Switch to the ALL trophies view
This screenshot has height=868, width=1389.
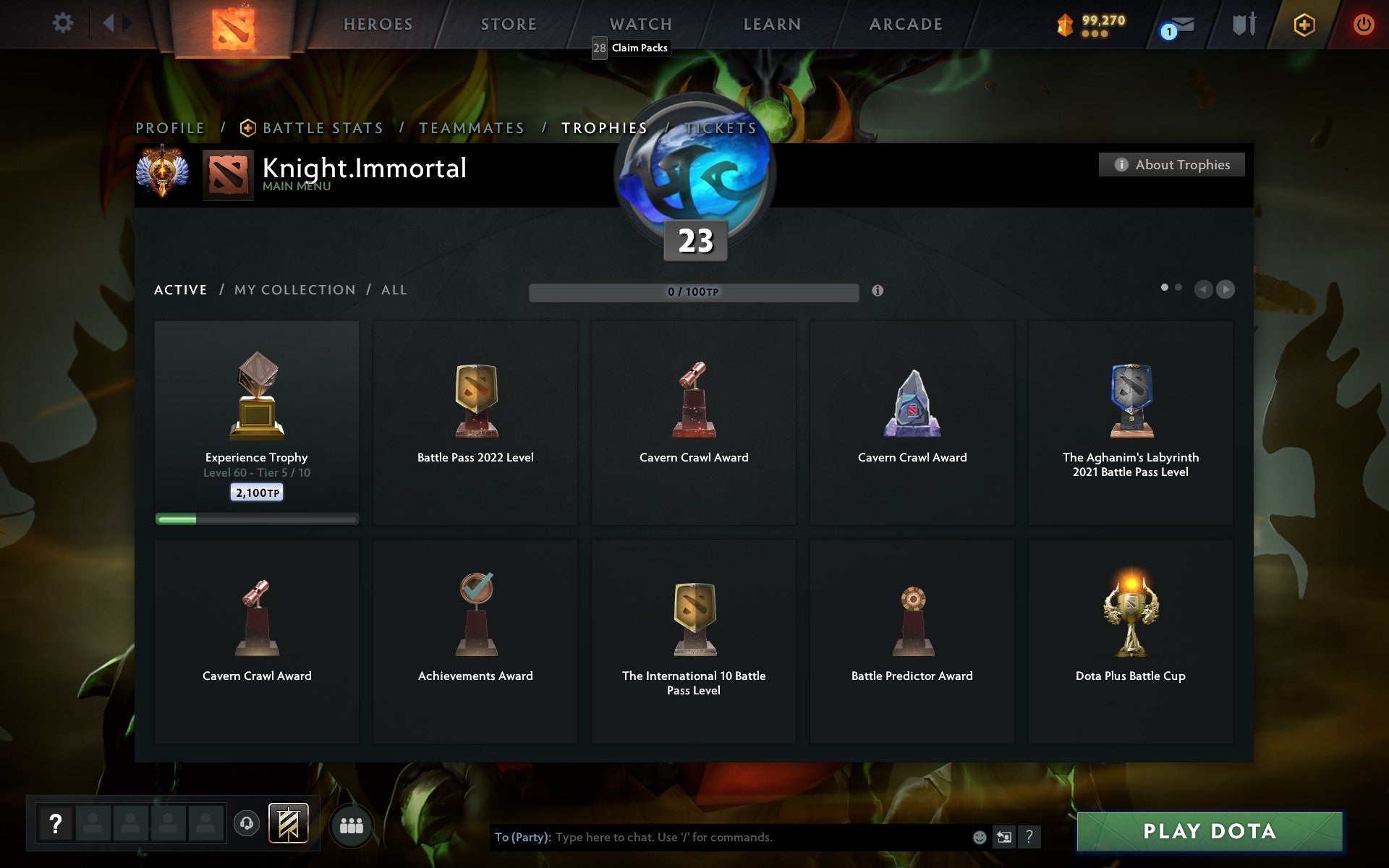(x=394, y=289)
